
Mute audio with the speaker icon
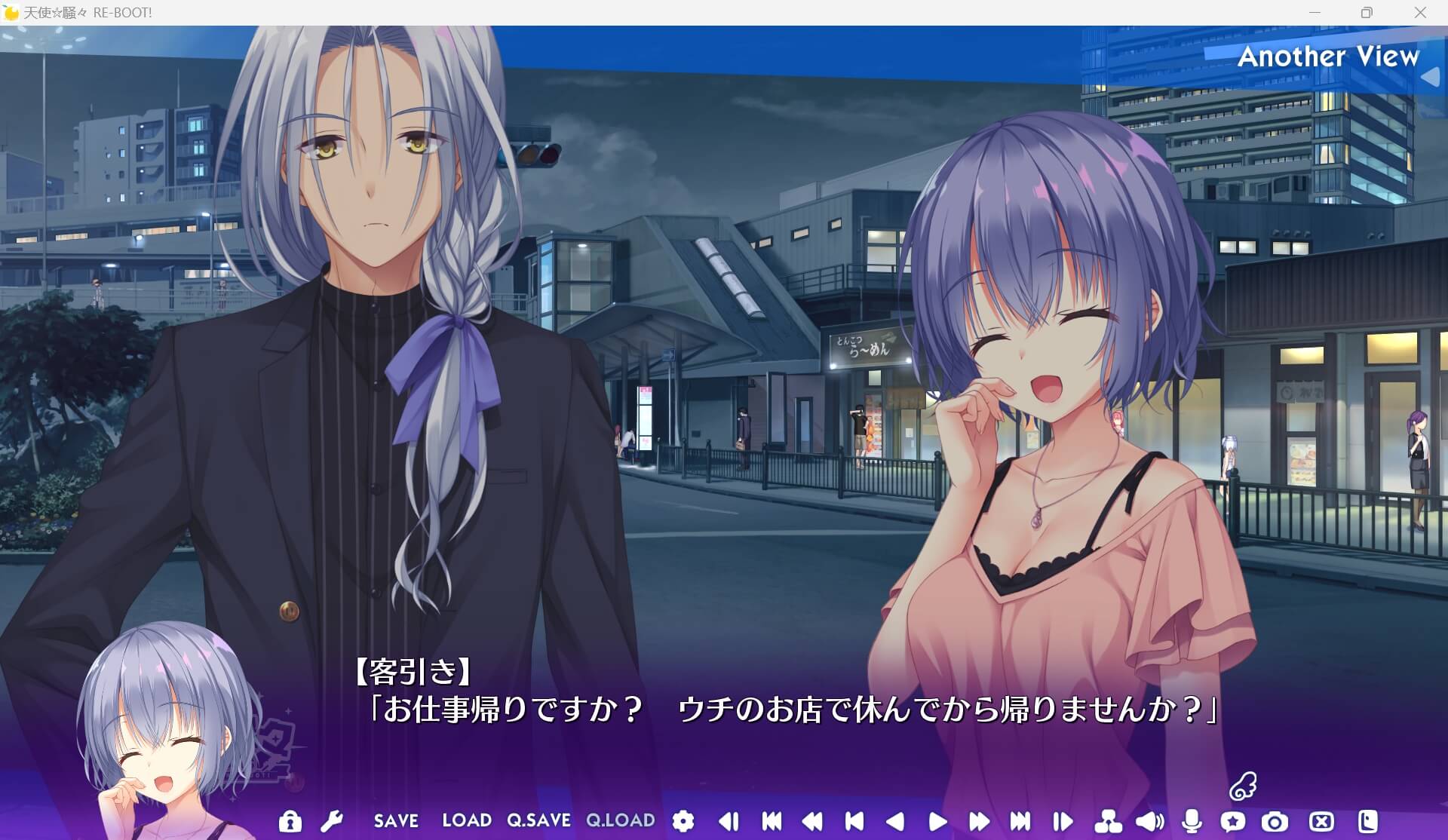(1149, 821)
